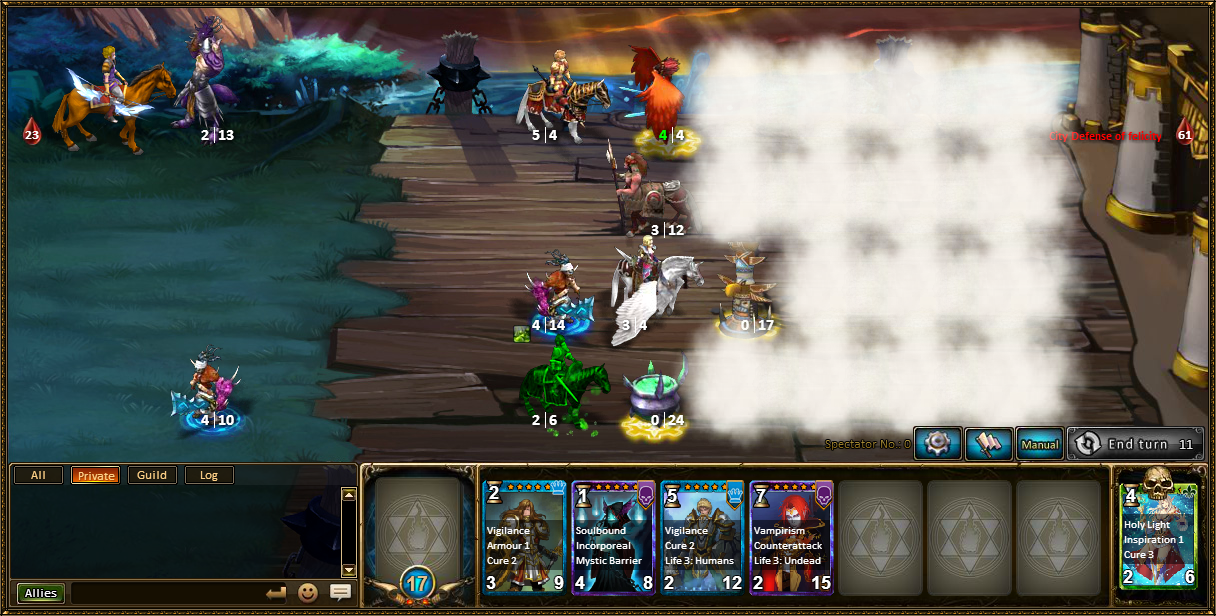Viewport: 1216px width, 616px height.
Task: Focus the chat message input field
Action: pos(165,593)
